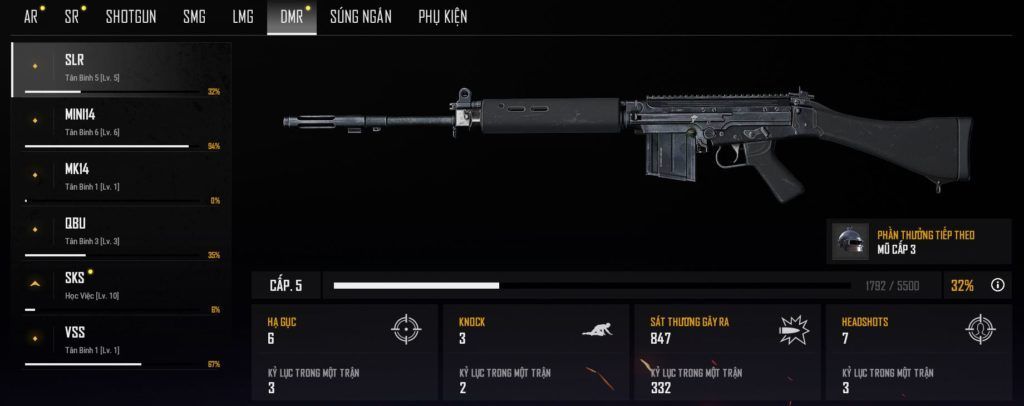Select the SHOTGUN tab
Image resolution: width=1024 pixels, height=406 pixels.
[130, 16]
